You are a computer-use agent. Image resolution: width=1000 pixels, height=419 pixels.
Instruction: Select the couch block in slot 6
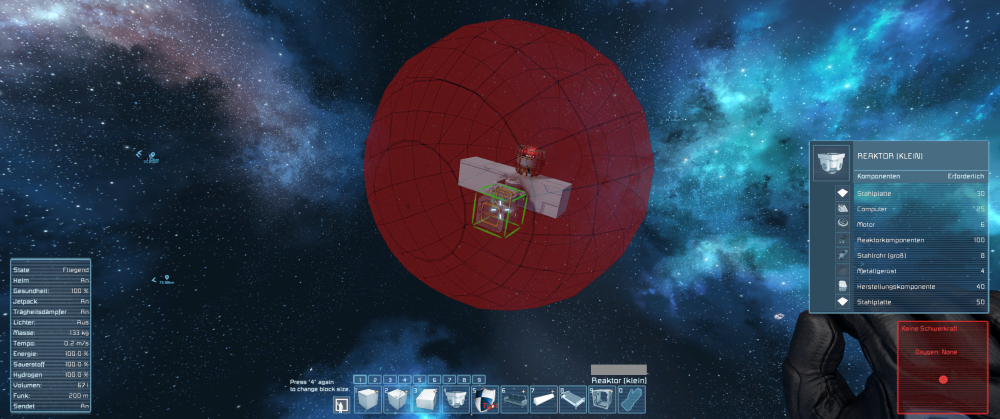514,401
